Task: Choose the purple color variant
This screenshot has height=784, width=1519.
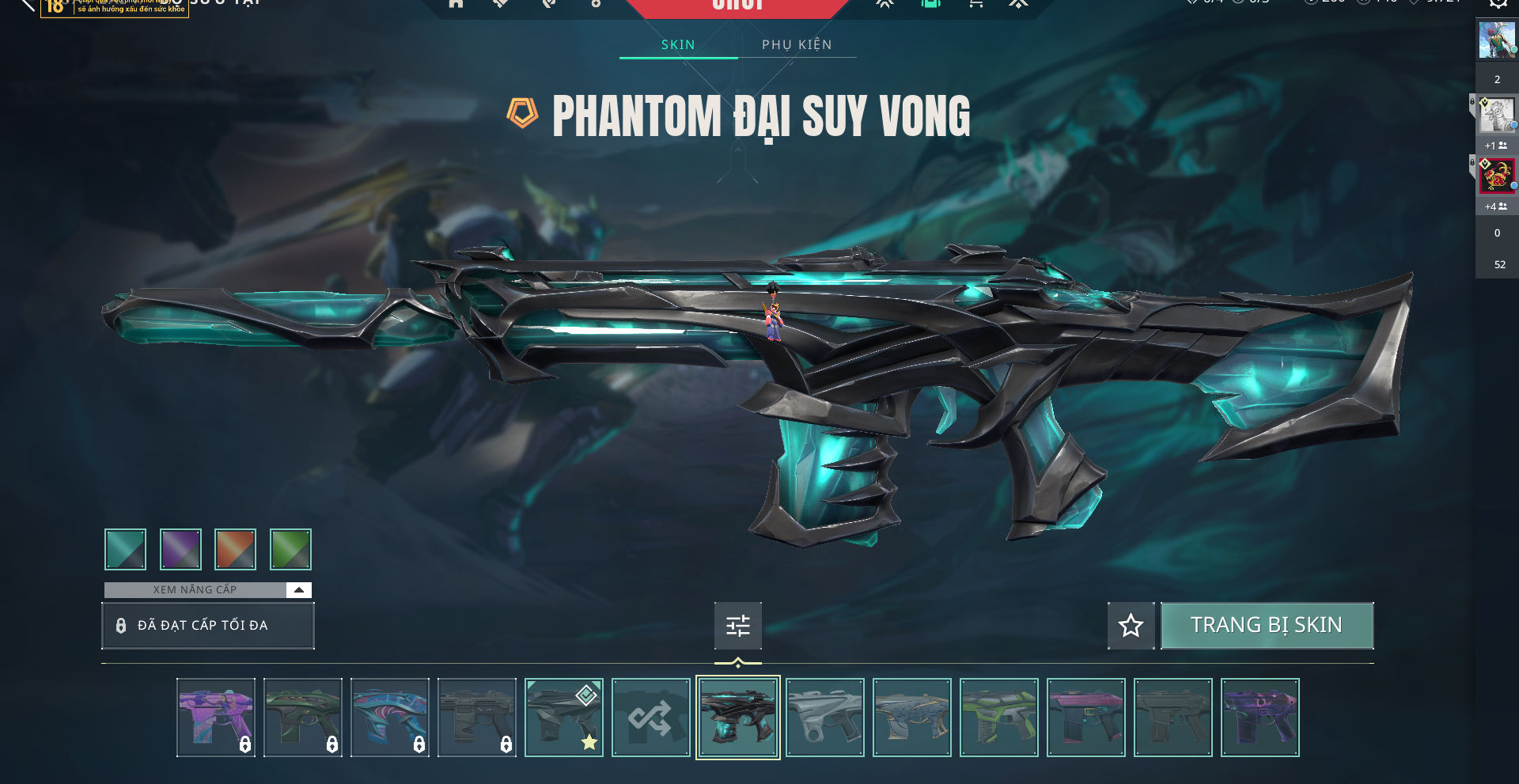Action: point(180,549)
